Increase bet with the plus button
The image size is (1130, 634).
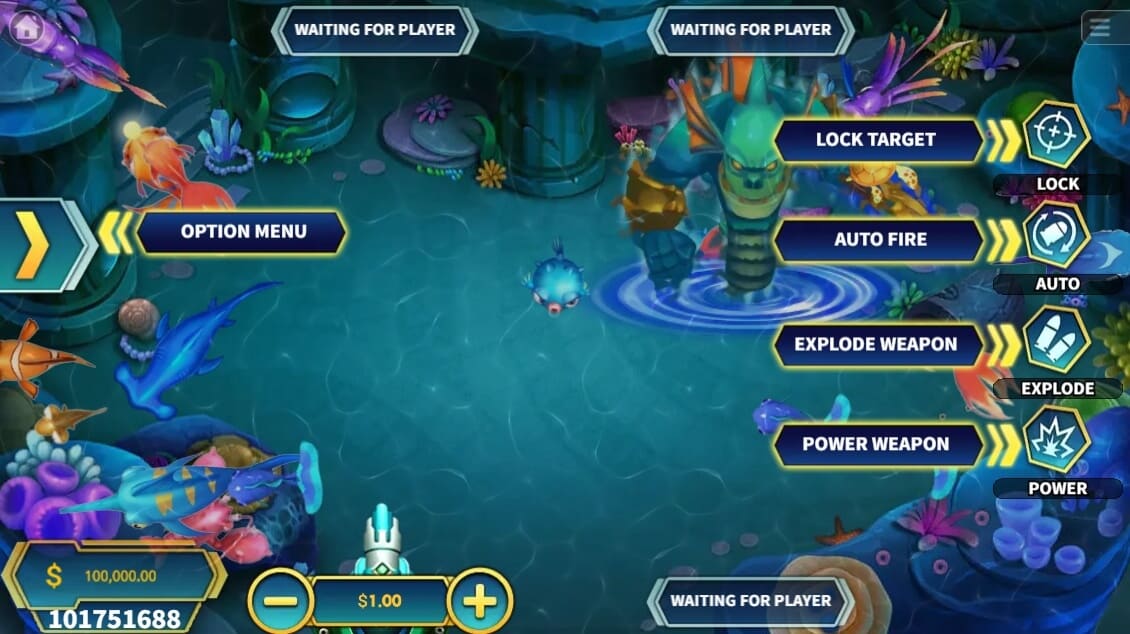pyautogui.click(x=481, y=602)
